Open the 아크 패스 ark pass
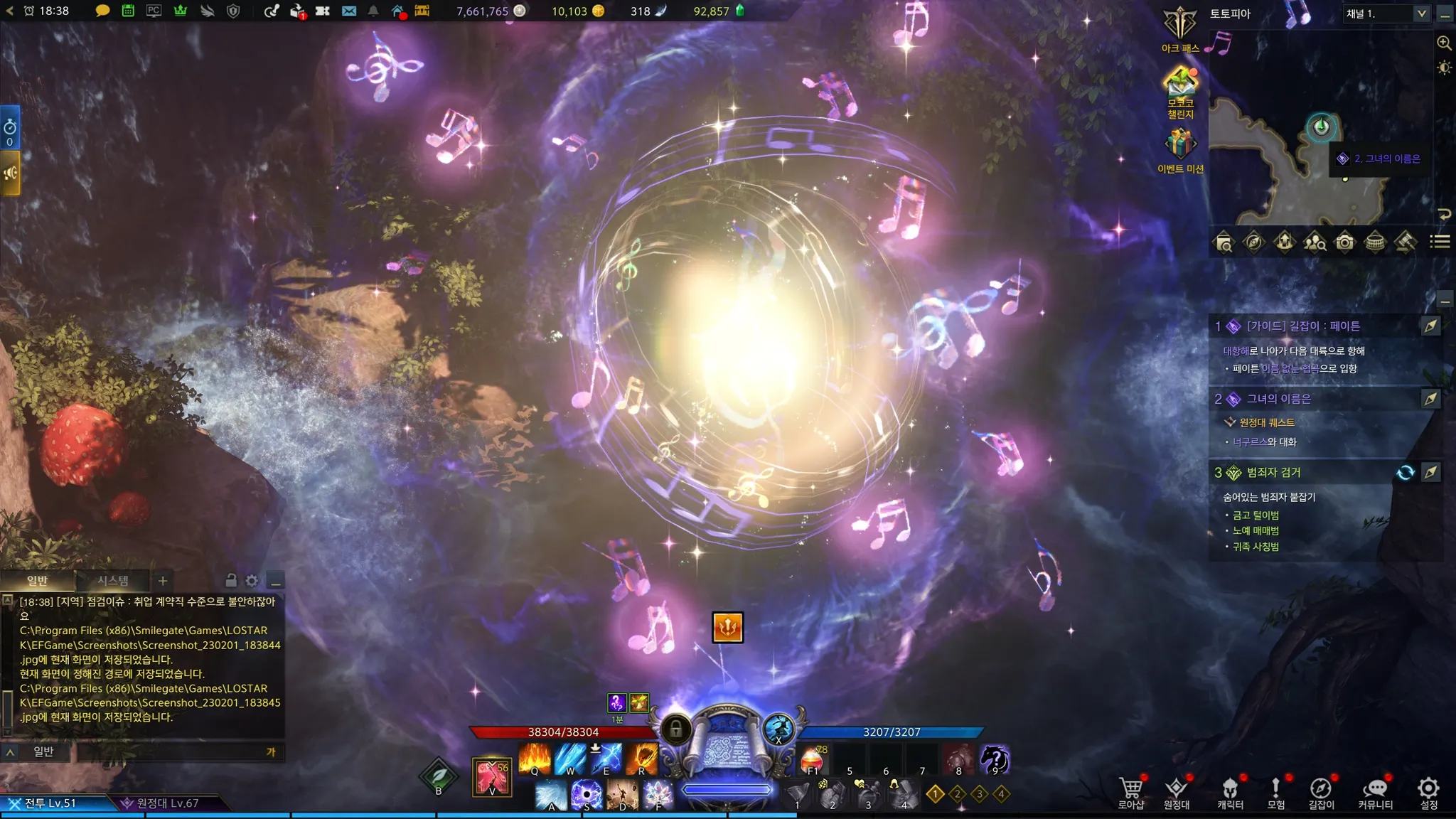Screen dimensions: 1456x819 coord(1180,28)
